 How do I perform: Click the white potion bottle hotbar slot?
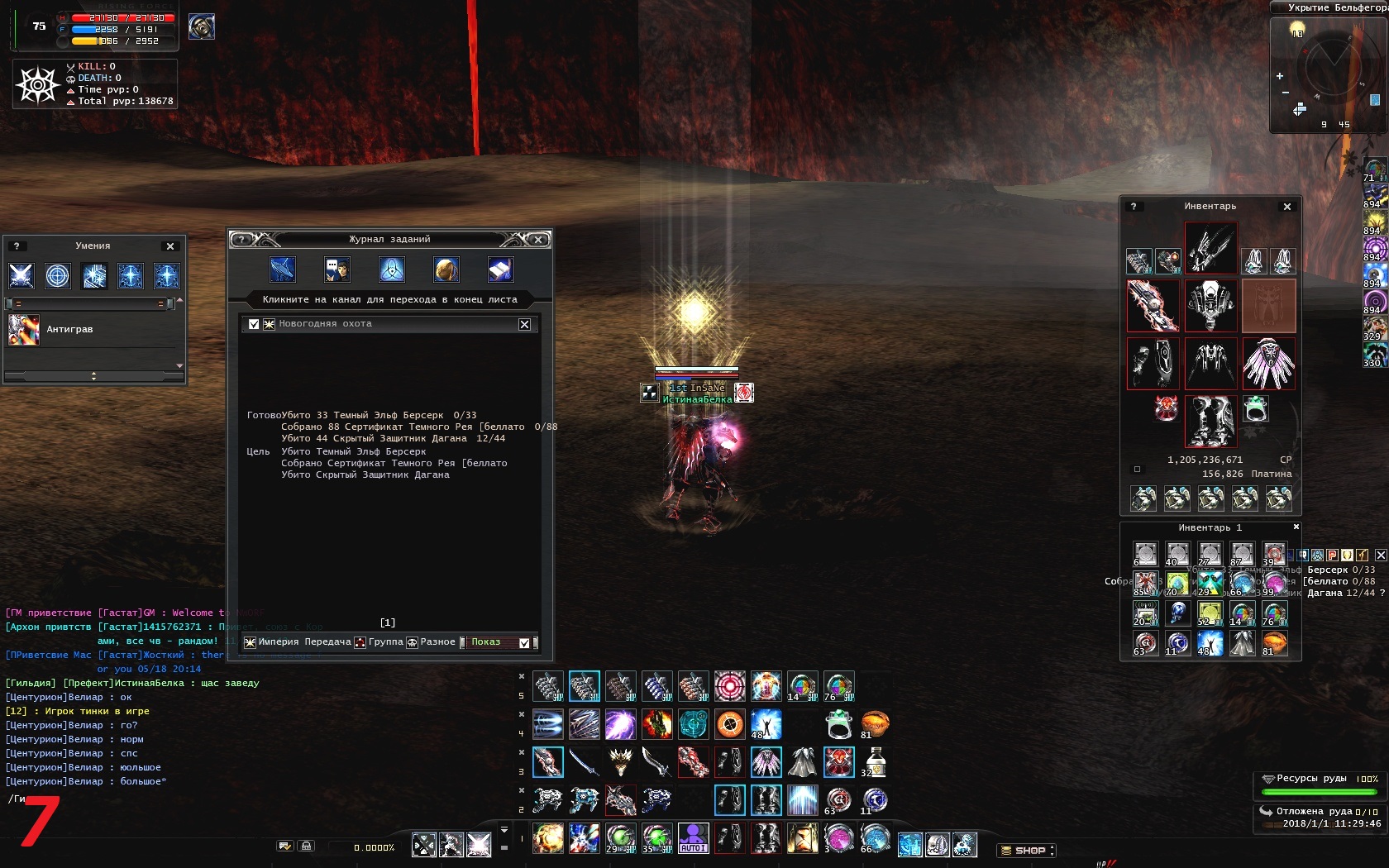[x=875, y=762]
